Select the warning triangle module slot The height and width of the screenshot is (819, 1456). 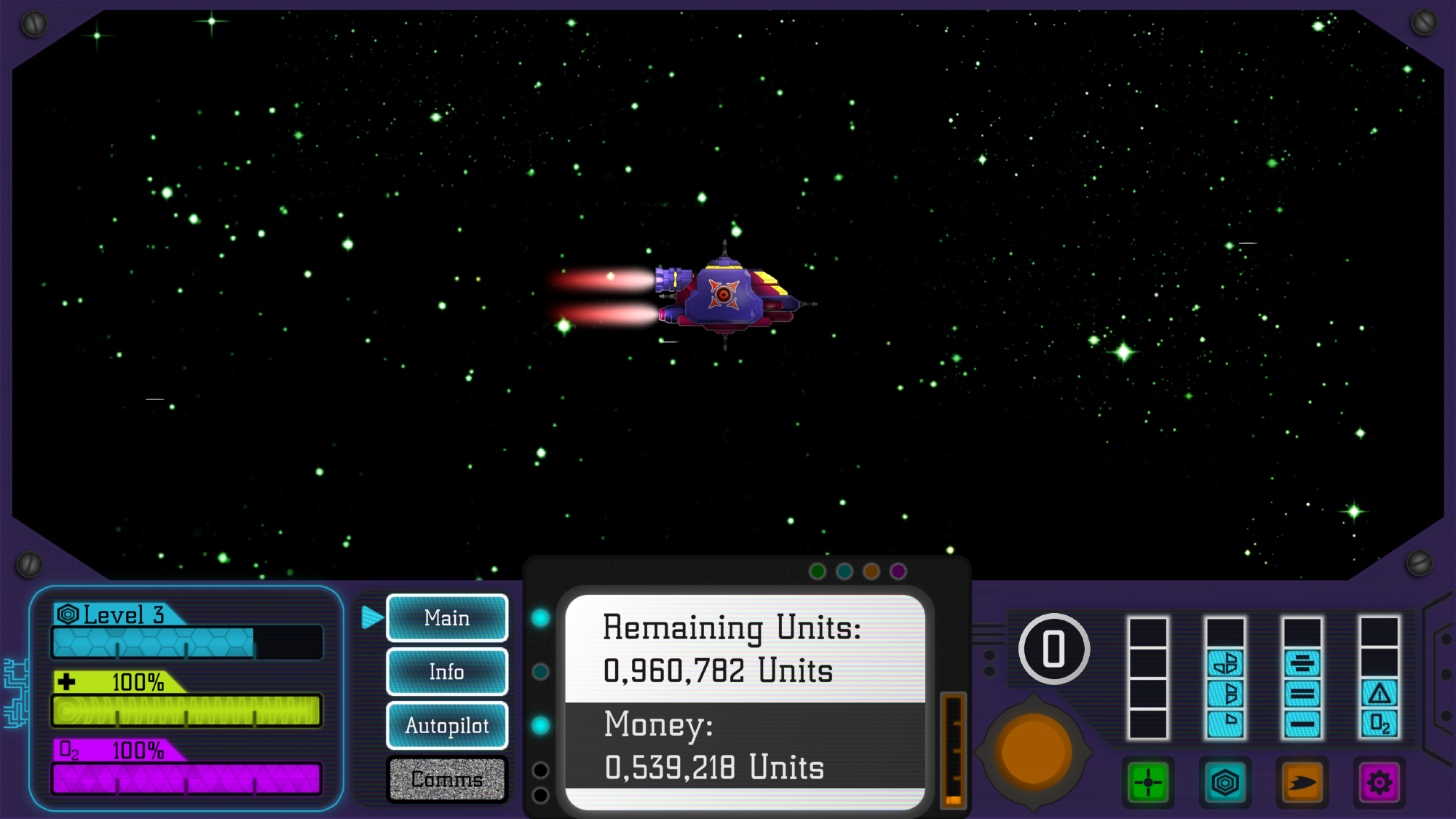(1380, 693)
